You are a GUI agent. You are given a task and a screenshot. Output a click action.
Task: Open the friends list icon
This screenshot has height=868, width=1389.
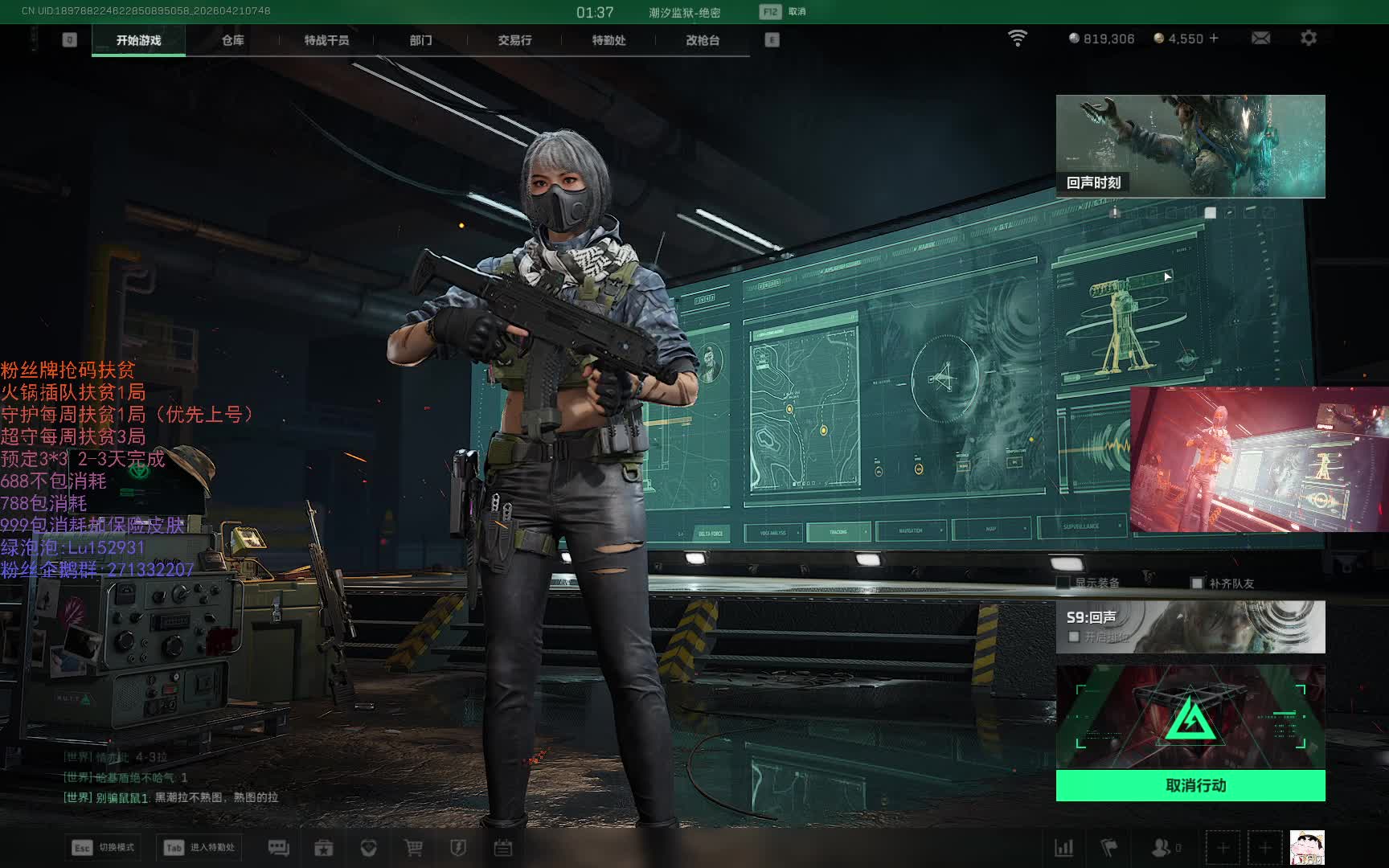point(1162,848)
